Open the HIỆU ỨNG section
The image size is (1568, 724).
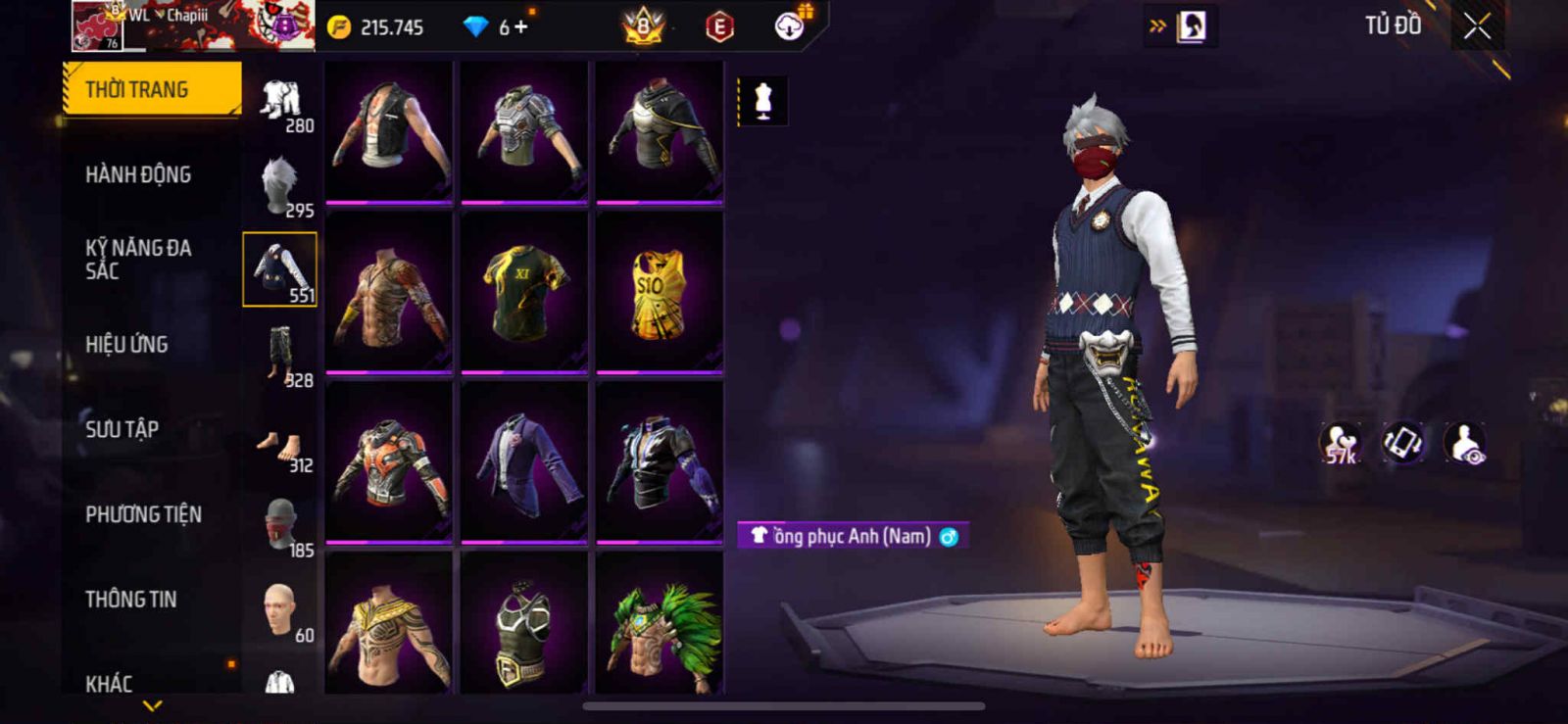tap(126, 345)
